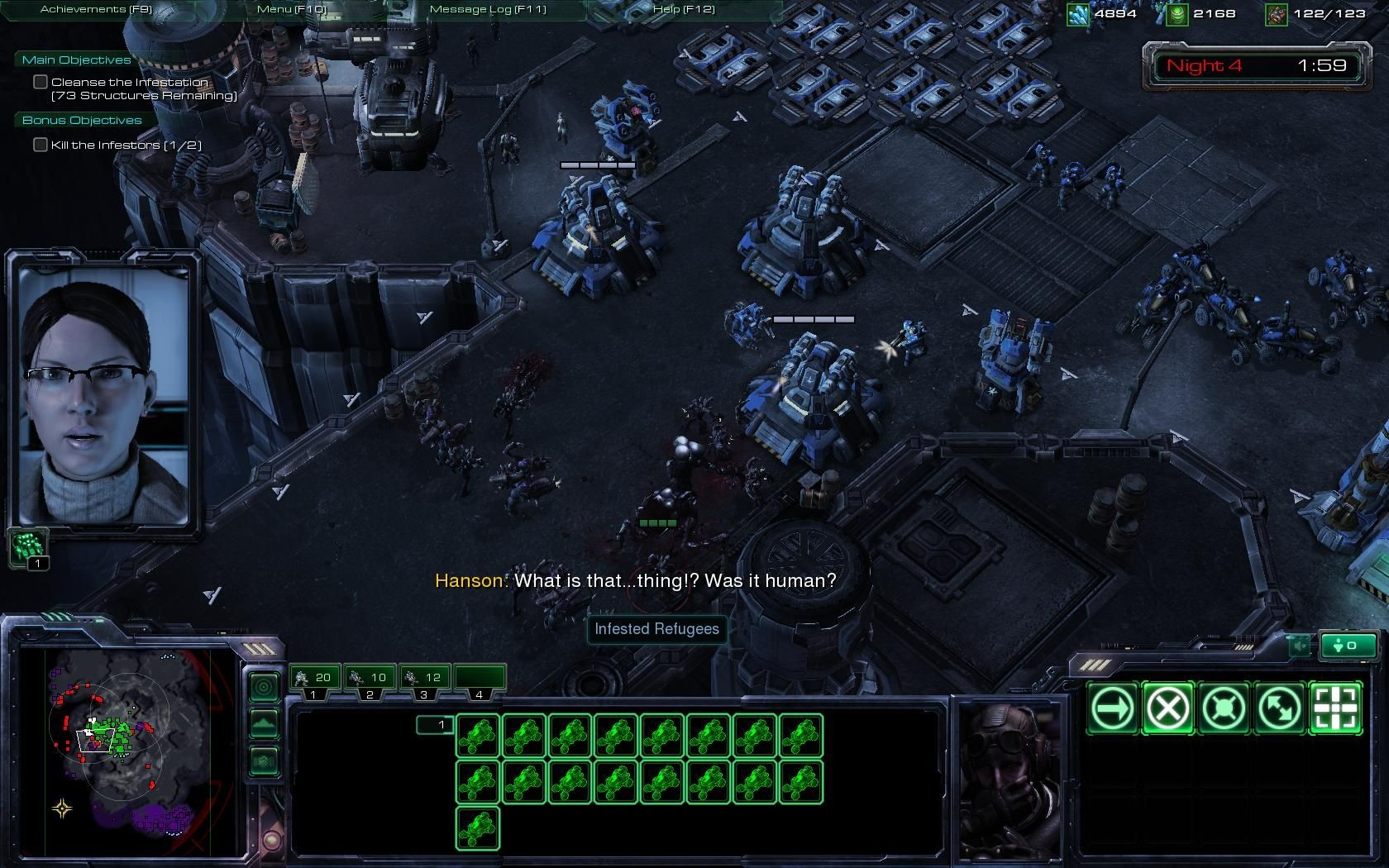Select a vehicle wireframe in the selection panel
The image size is (1389, 868).
477,737
